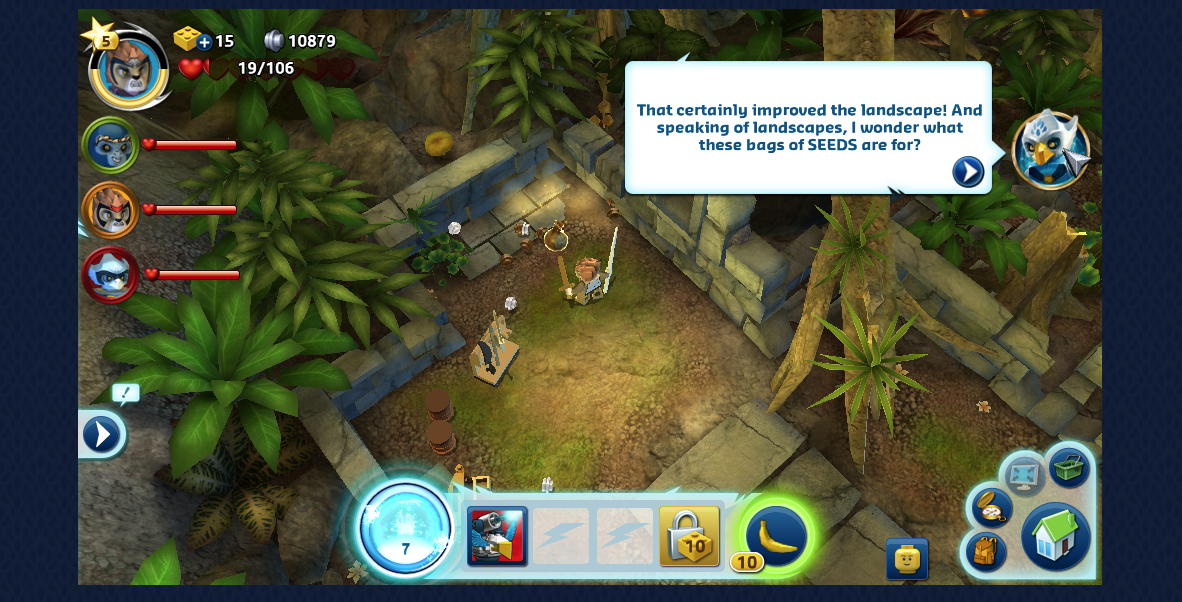This screenshot has height=602, width=1182.
Task: Continue the dialogue with the arrow button
Action: [x=967, y=172]
